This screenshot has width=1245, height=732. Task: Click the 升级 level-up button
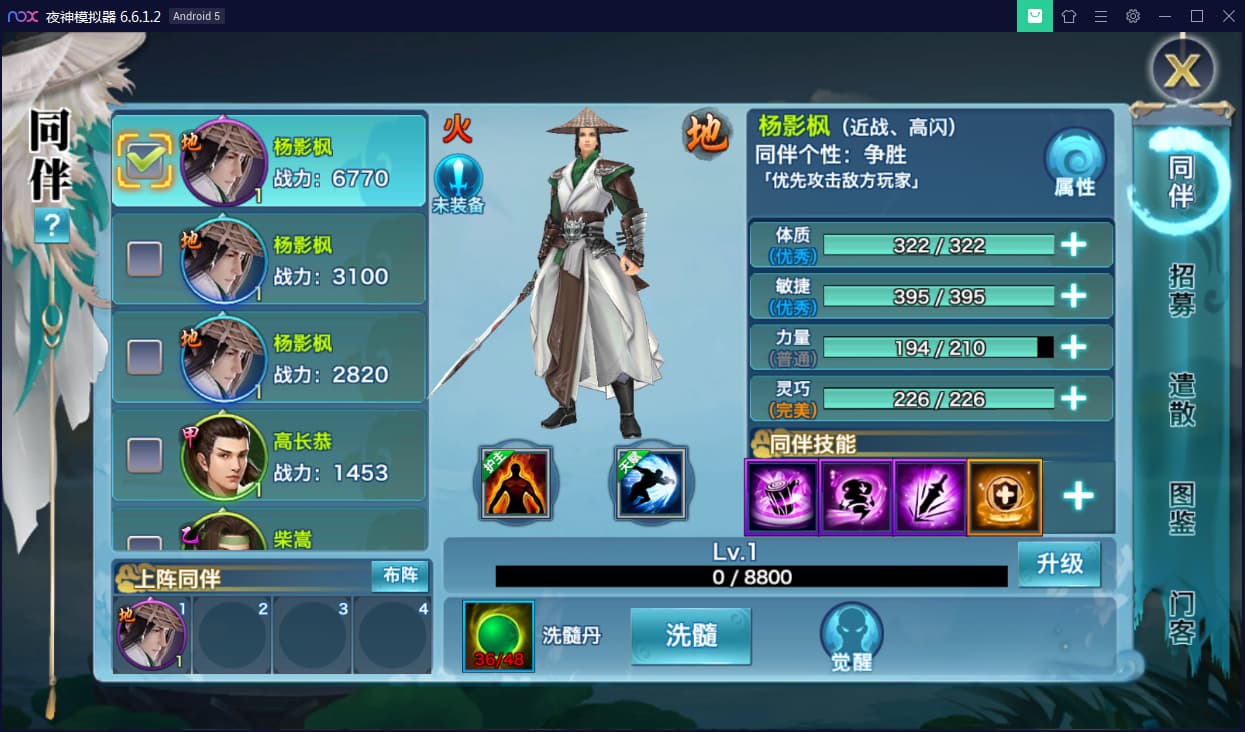(1059, 564)
